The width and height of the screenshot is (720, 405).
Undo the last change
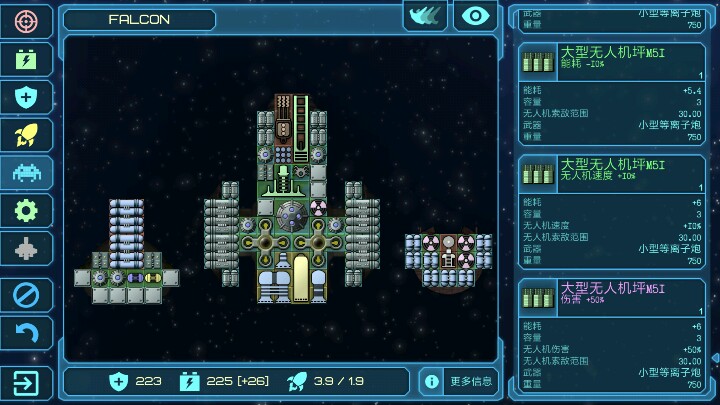pos(27,333)
